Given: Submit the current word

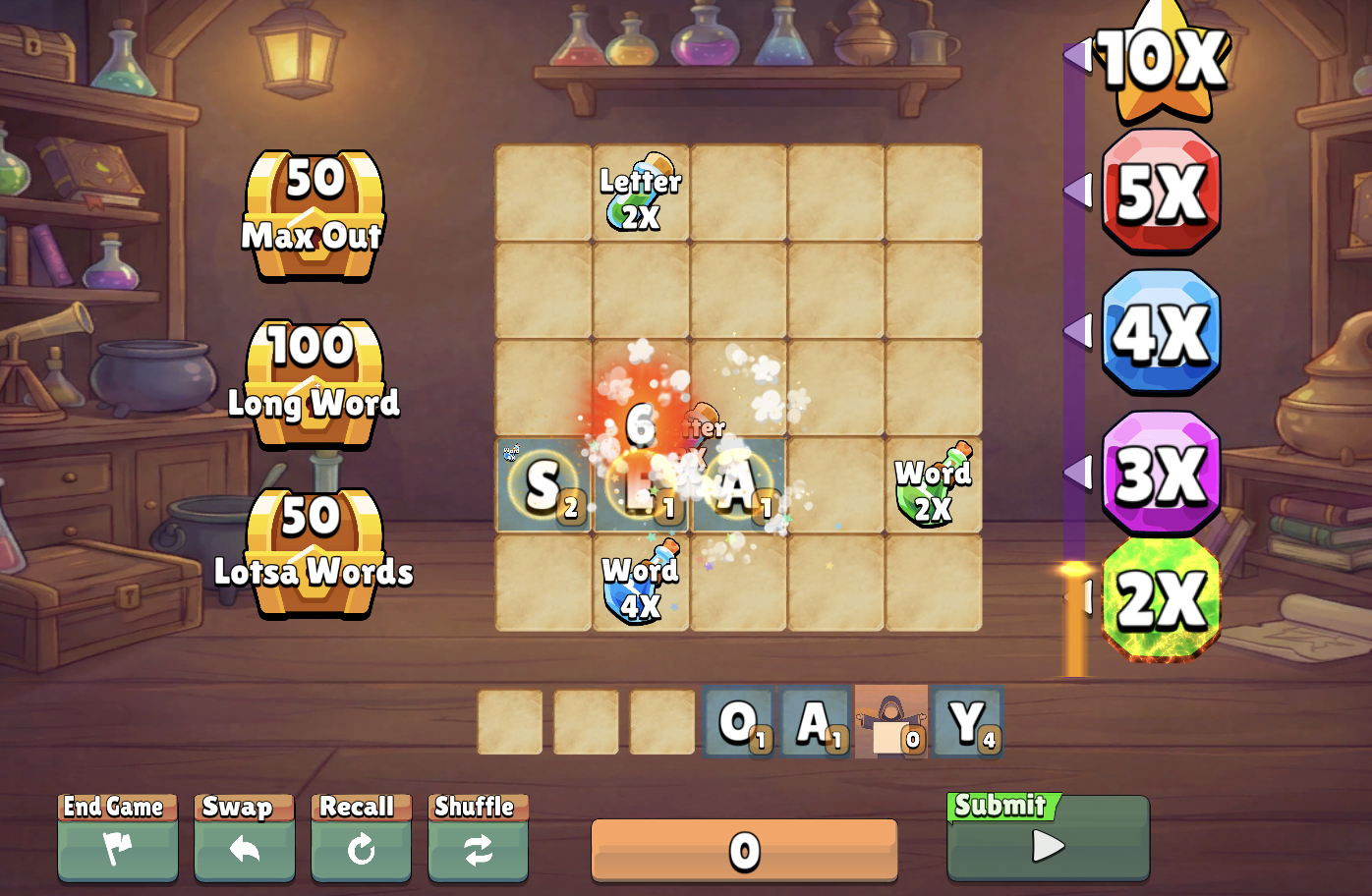Looking at the screenshot, I should [1048, 838].
